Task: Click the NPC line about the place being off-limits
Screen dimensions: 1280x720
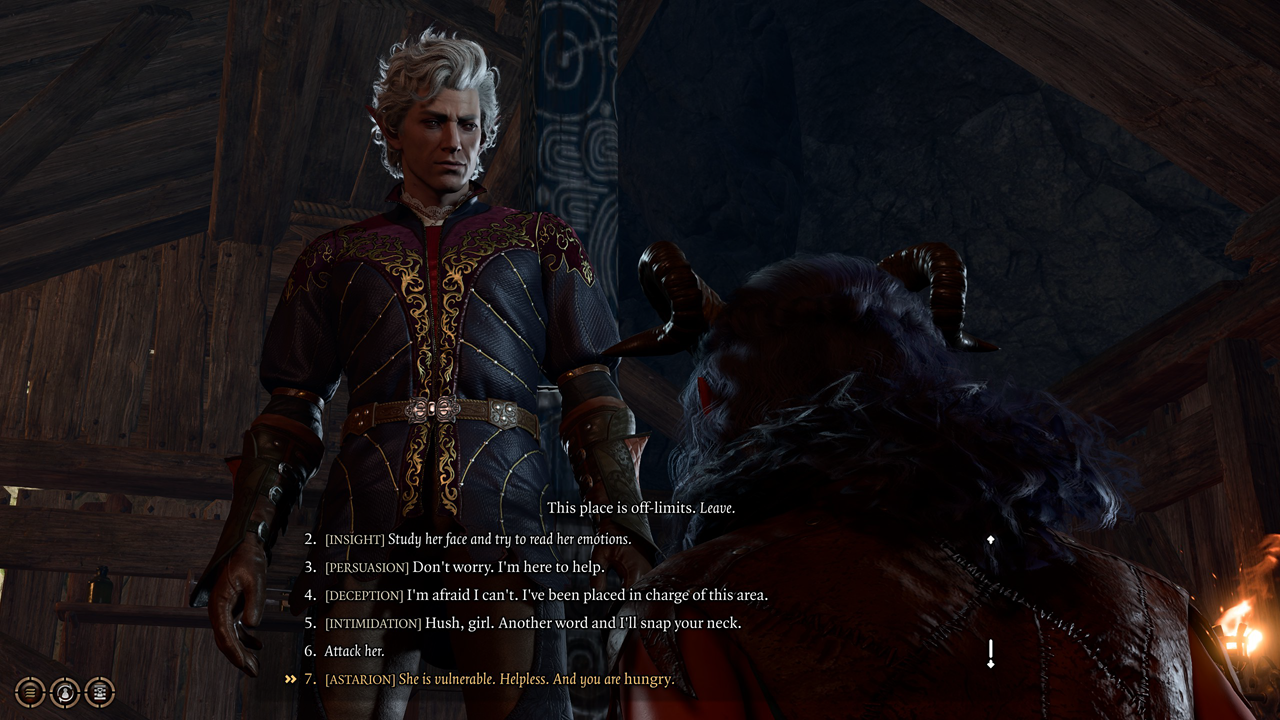Action: point(640,508)
